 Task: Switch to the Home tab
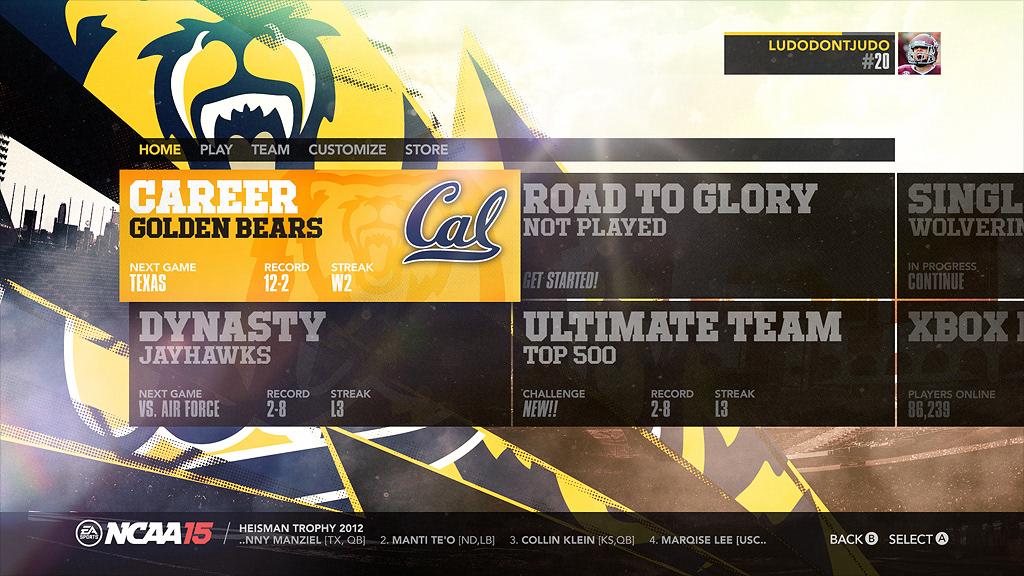click(160, 150)
